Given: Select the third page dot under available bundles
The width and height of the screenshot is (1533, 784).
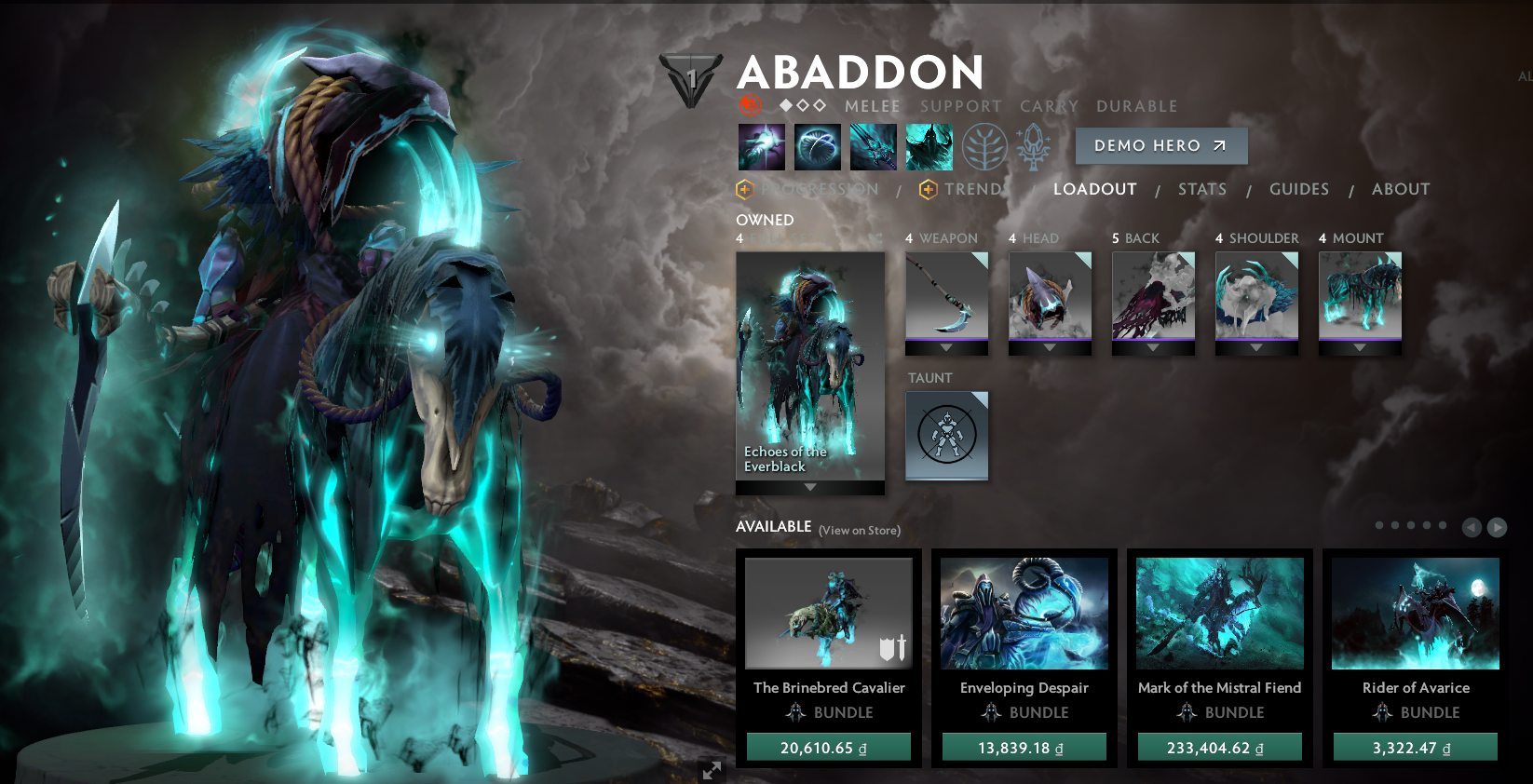Looking at the screenshot, I should coord(1410,525).
